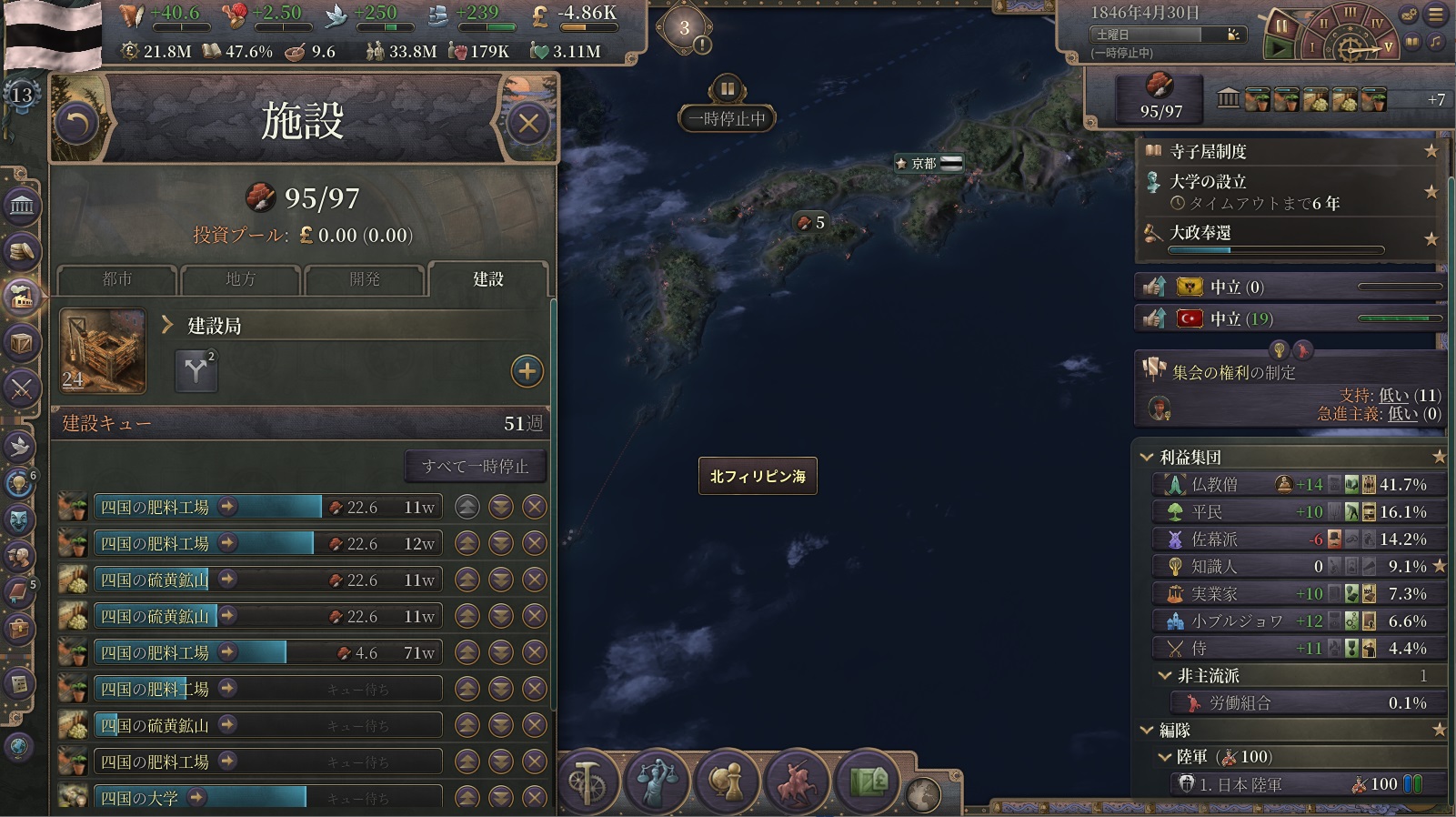Switch to the 都市 tab
The height and width of the screenshot is (817, 1456).
point(116,279)
